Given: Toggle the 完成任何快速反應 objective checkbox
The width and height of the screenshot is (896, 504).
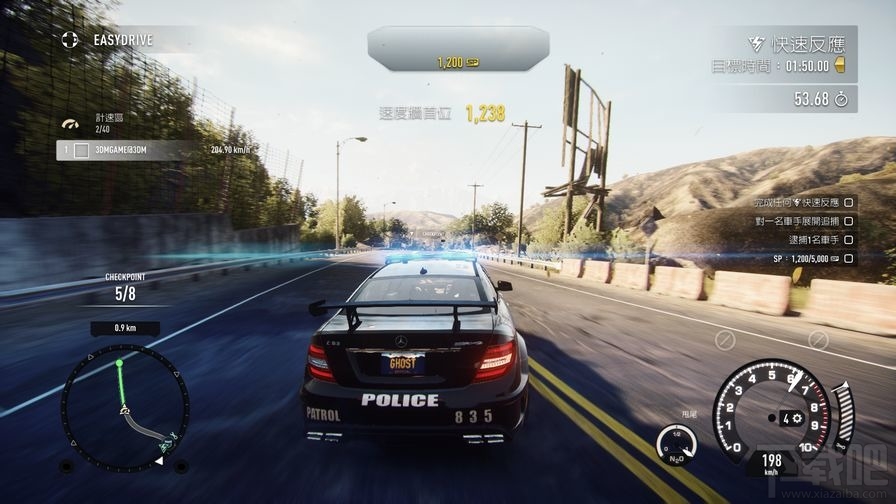Looking at the screenshot, I should coord(849,202).
